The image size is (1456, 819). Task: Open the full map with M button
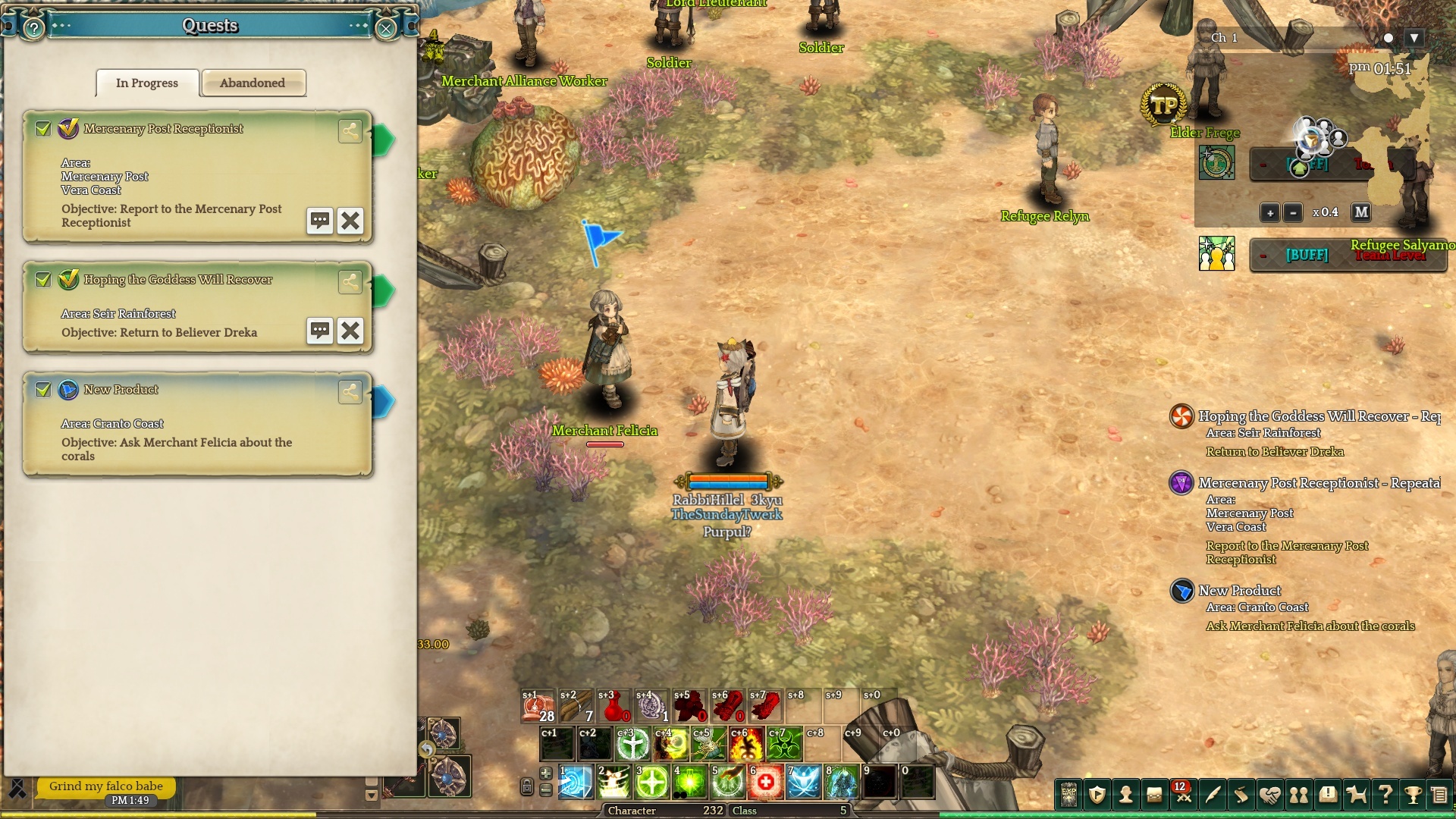coord(1361,212)
